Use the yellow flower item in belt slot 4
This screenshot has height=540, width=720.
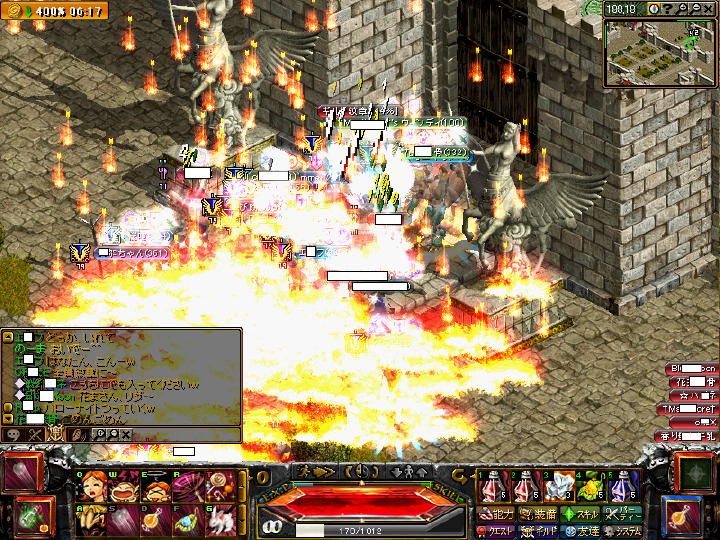tap(591, 487)
